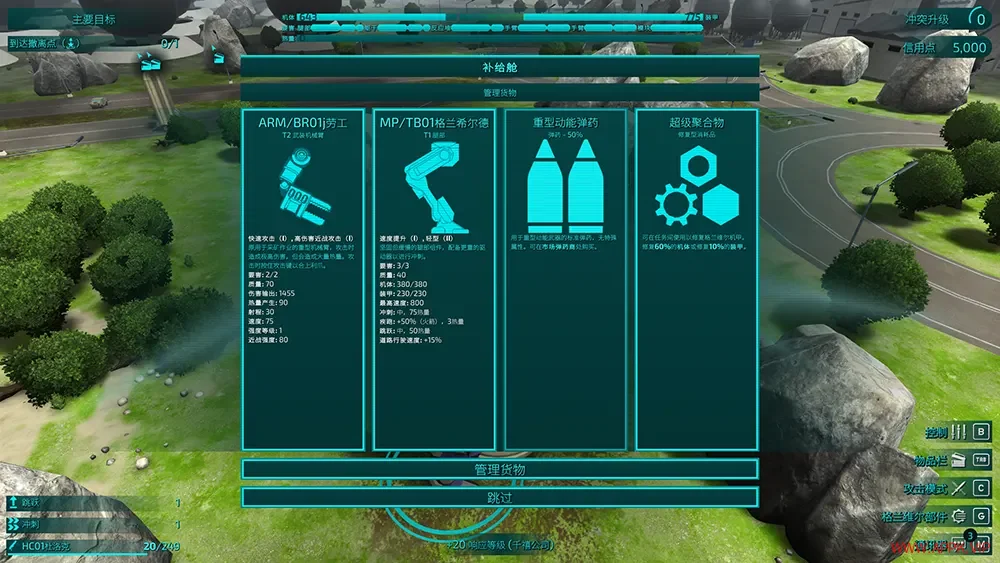Click the bottom 管理货物 button
The width and height of the screenshot is (1000, 563).
499,470
